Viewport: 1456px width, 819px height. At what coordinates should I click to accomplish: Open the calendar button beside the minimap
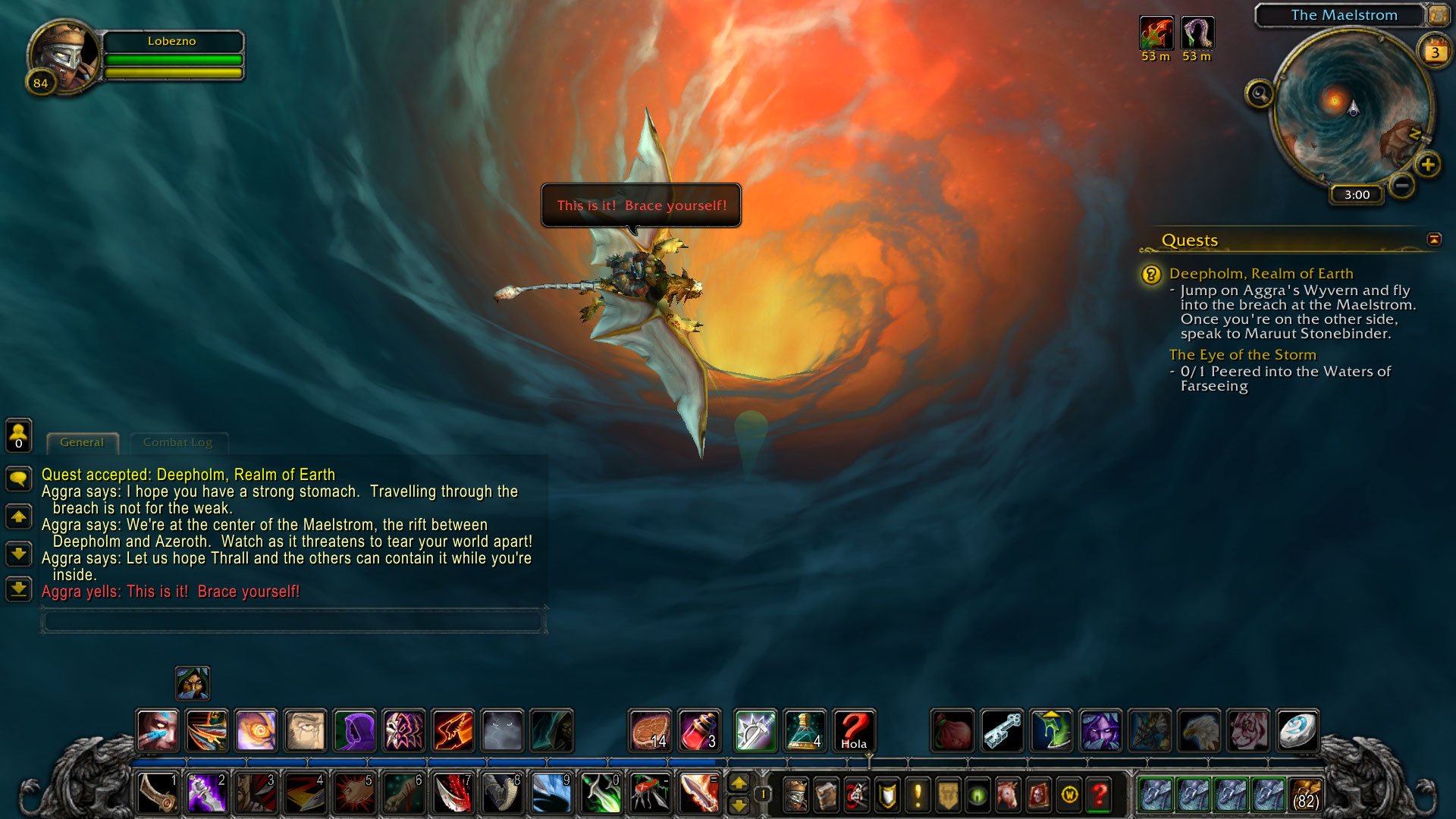(1435, 52)
